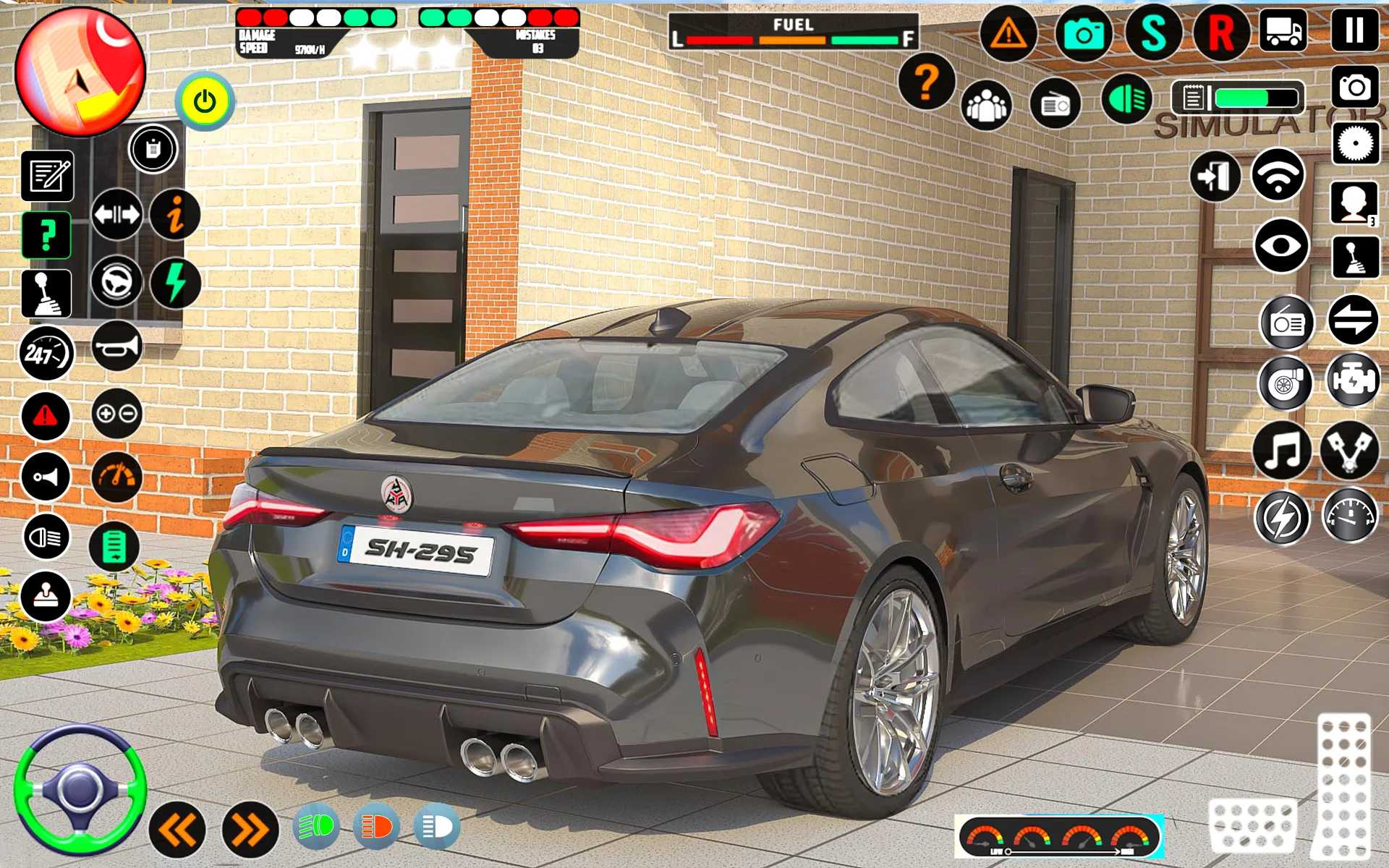This screenshot has width=1389, height=868.
Task: Click the Wi-Fi signal icon
Action: pos(1278,174)
